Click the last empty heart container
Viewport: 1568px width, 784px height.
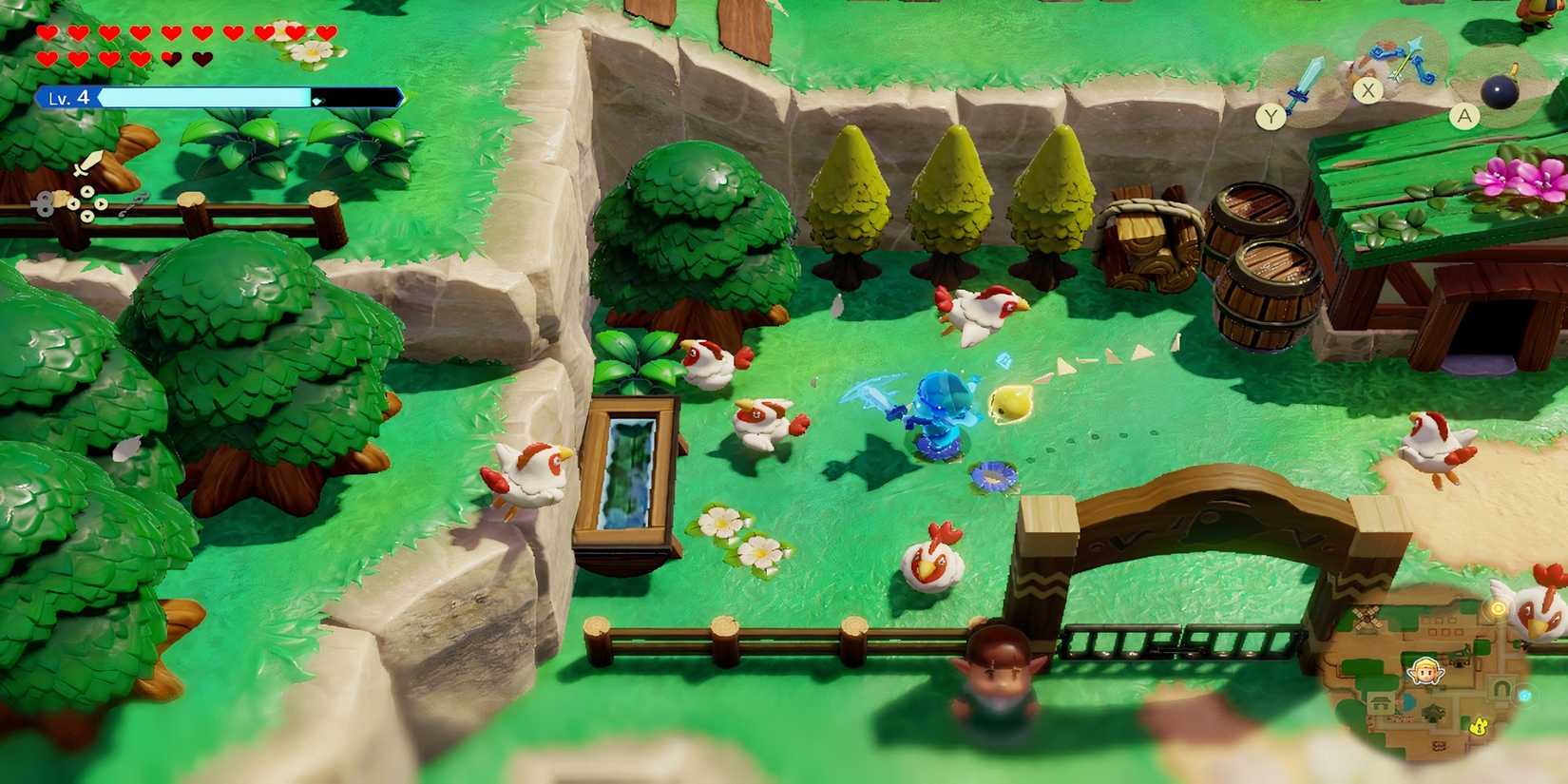[x=201, y=58]
